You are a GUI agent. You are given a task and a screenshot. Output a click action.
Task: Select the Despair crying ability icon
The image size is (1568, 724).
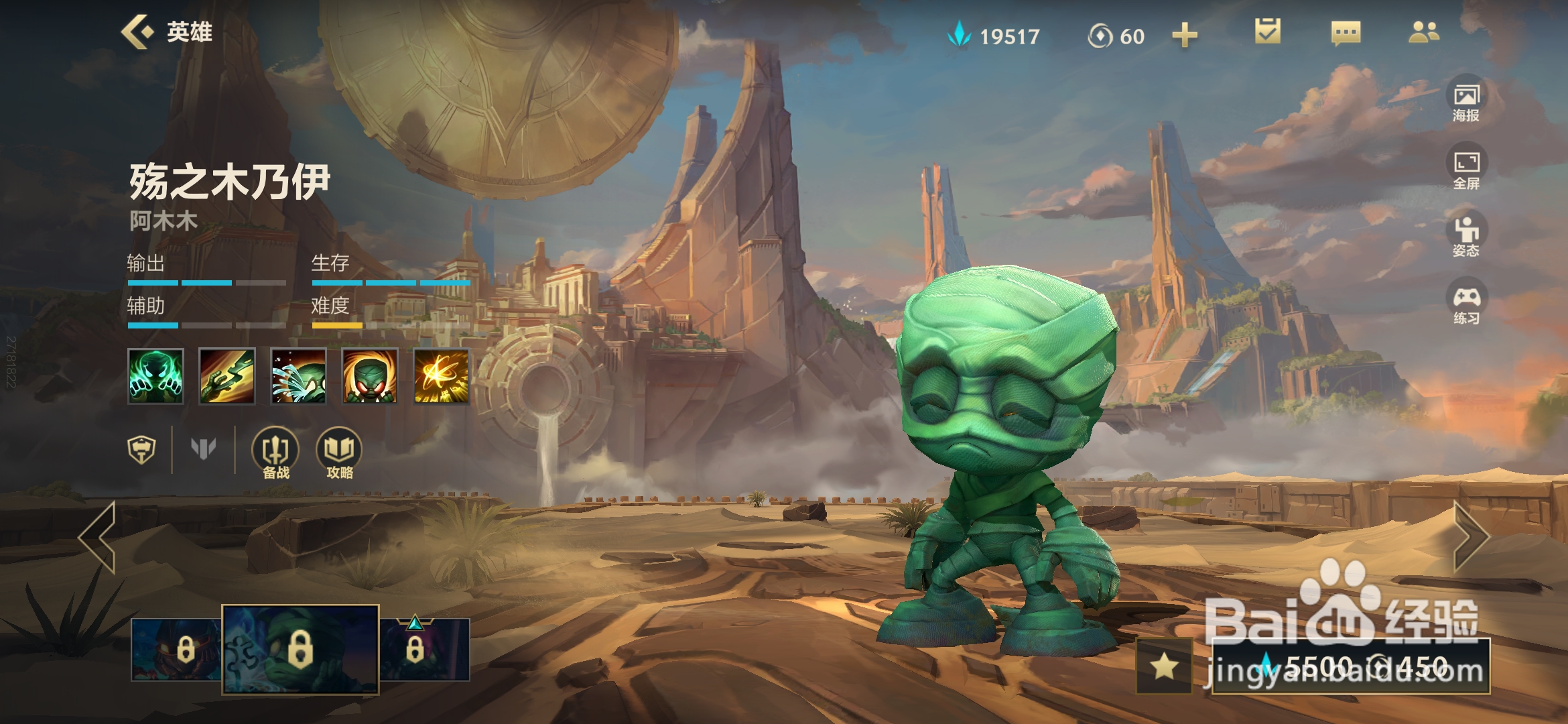[298, 376]
